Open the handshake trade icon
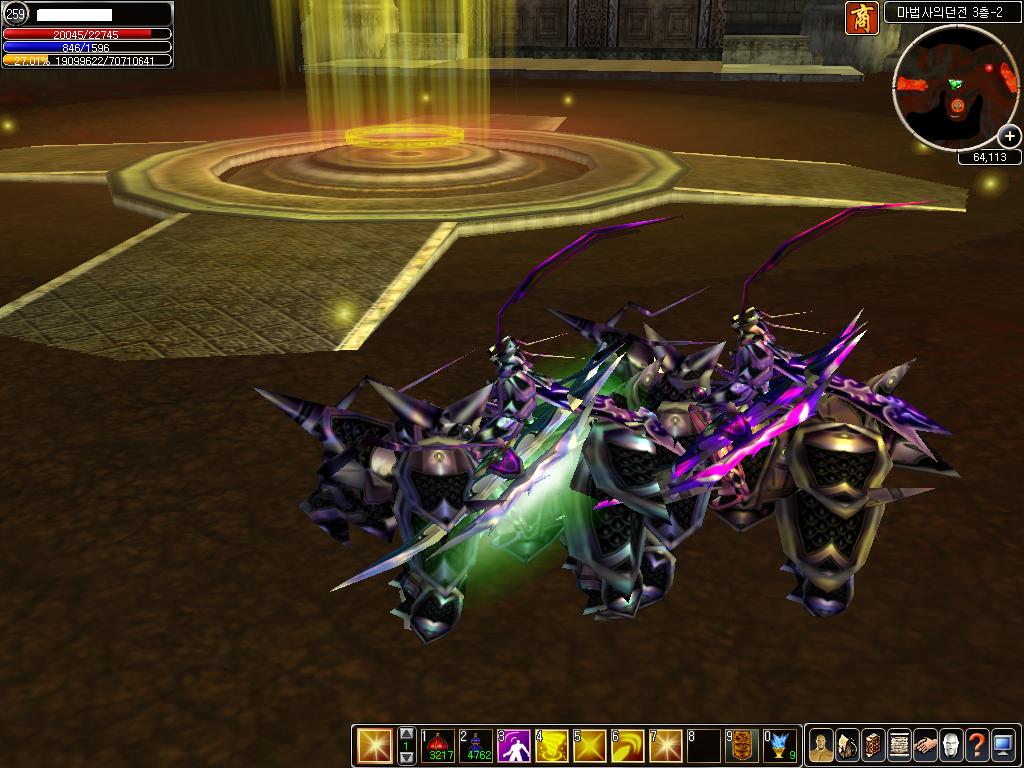1024x768 pixels. [x=925, y=746]
